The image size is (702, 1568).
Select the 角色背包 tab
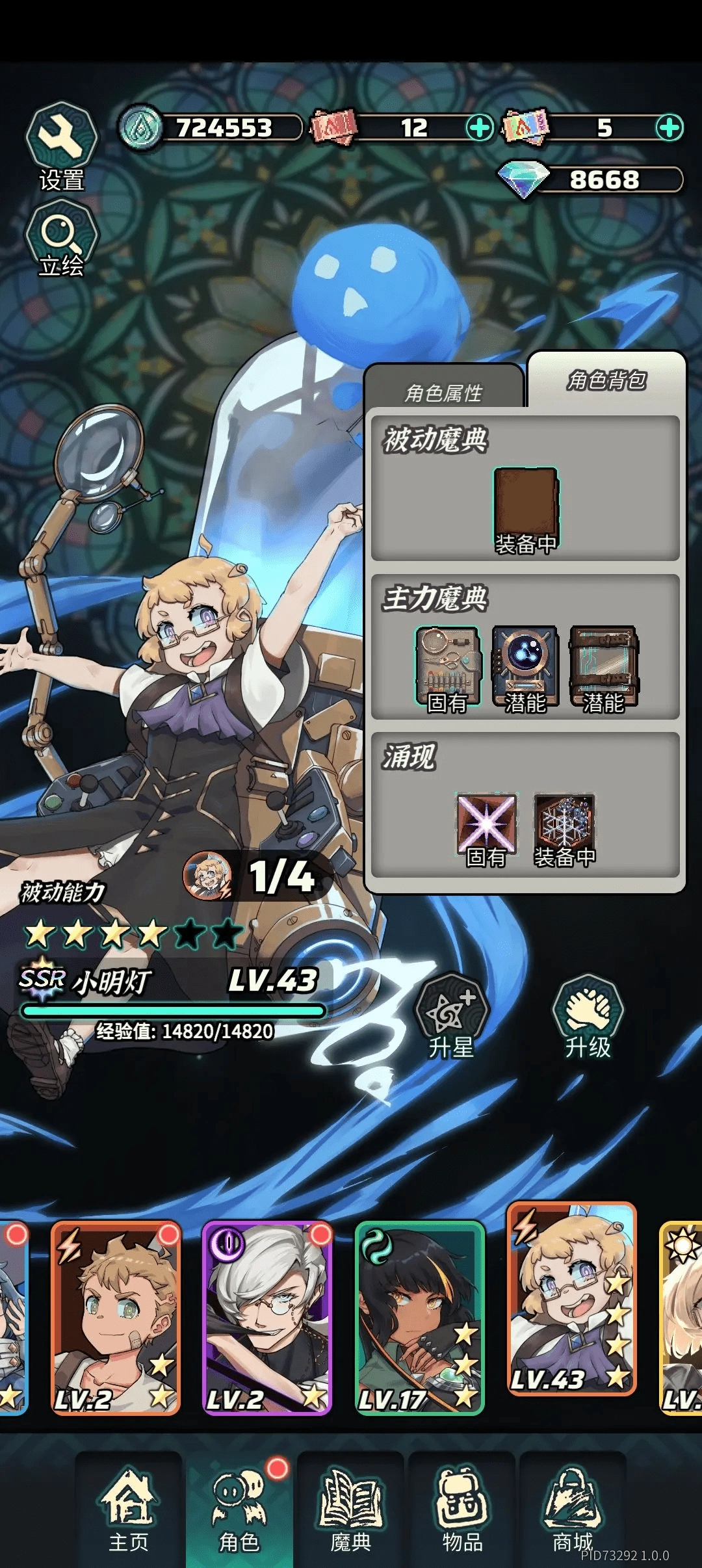pyautogui.click(x=606, y=380)
